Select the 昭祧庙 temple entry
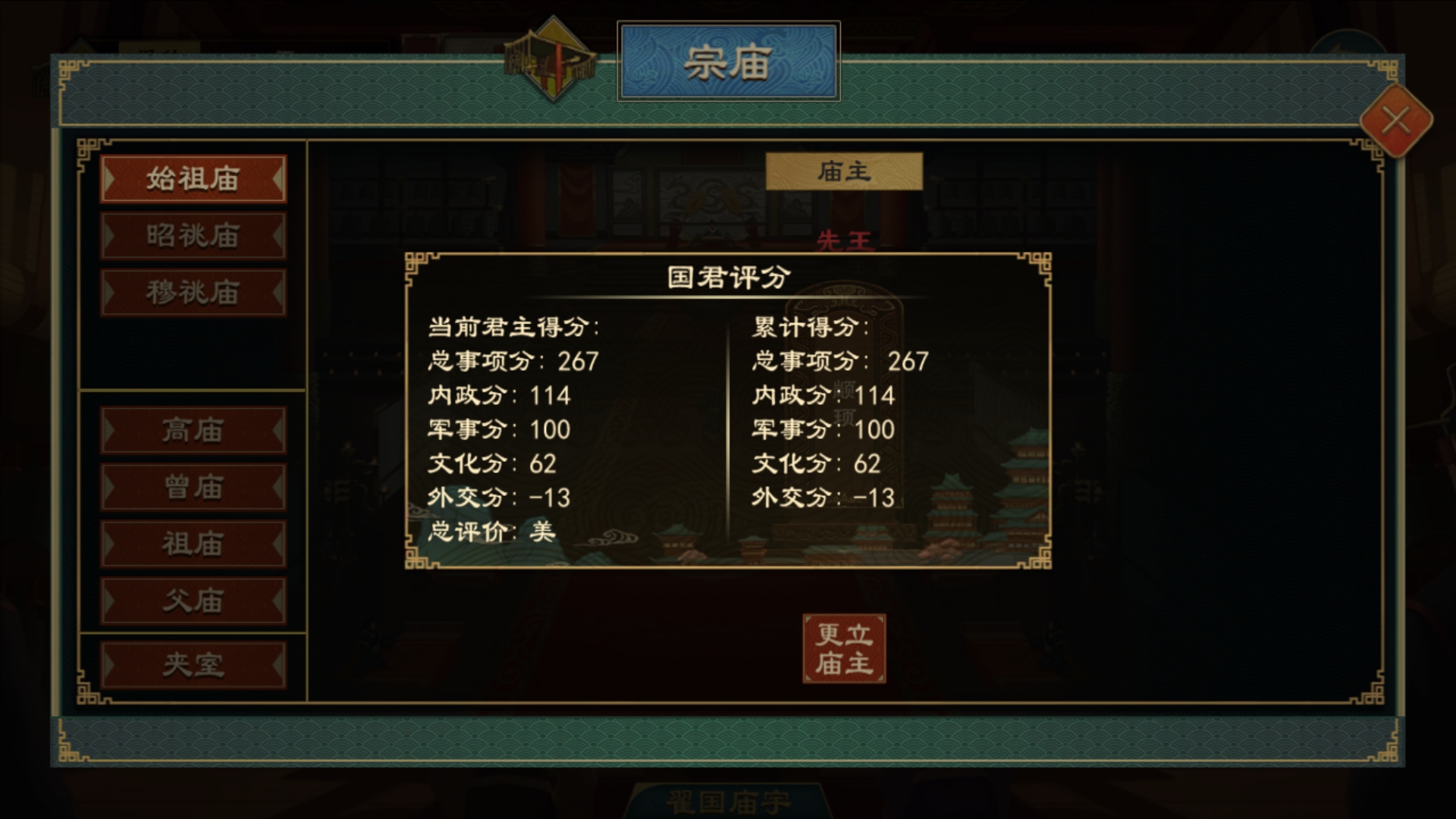Image resolution: width=1456 pixels, height=819 pixels. point(193,236)
